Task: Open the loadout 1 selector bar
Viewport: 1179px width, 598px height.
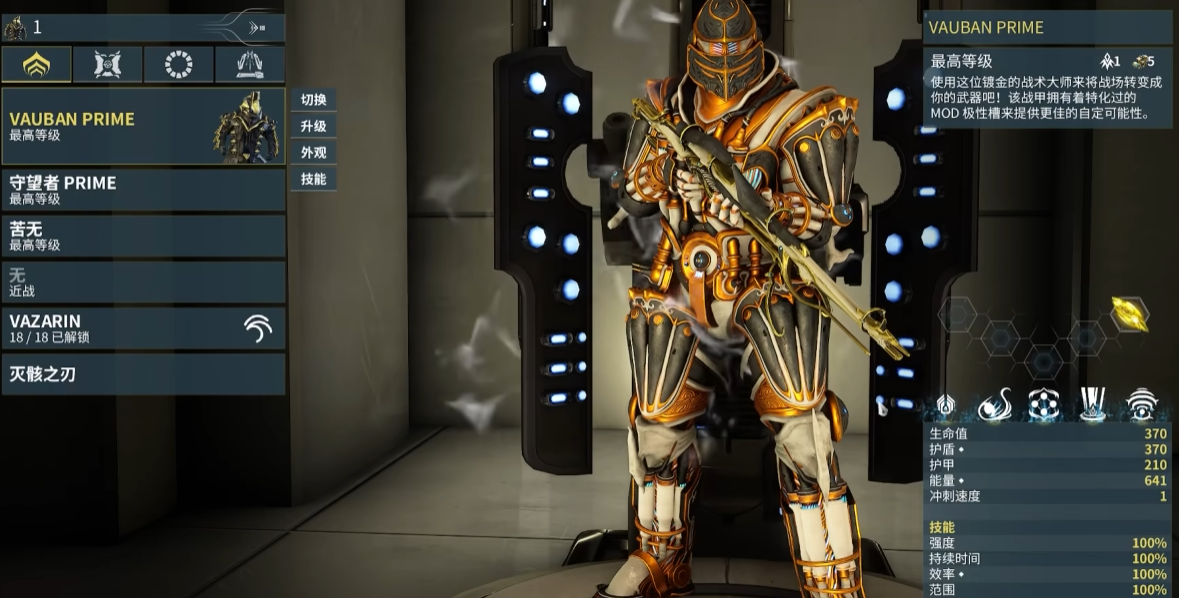Action: (143, 27)
